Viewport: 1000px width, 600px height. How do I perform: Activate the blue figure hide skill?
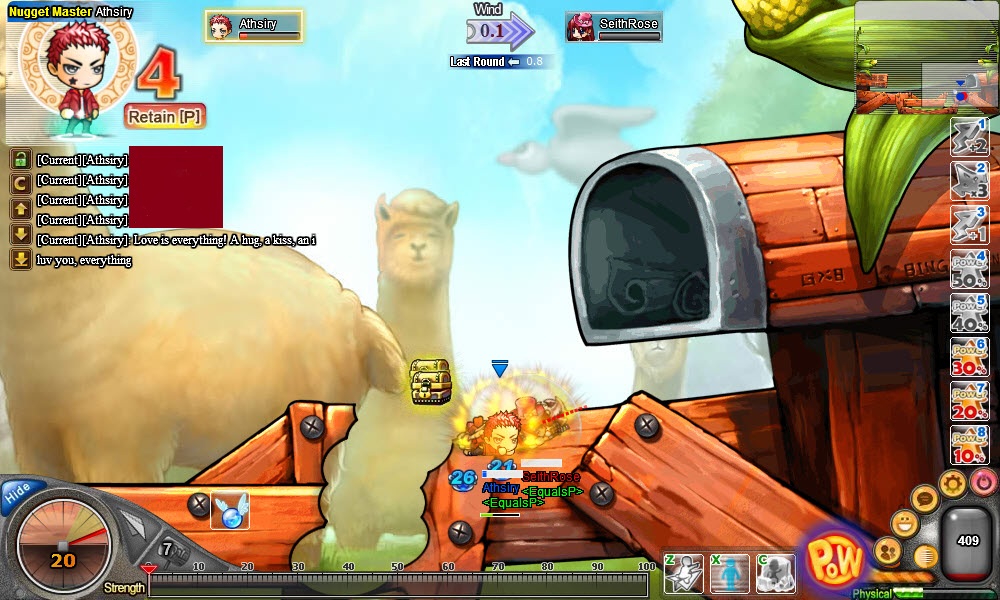coord(730,573)
